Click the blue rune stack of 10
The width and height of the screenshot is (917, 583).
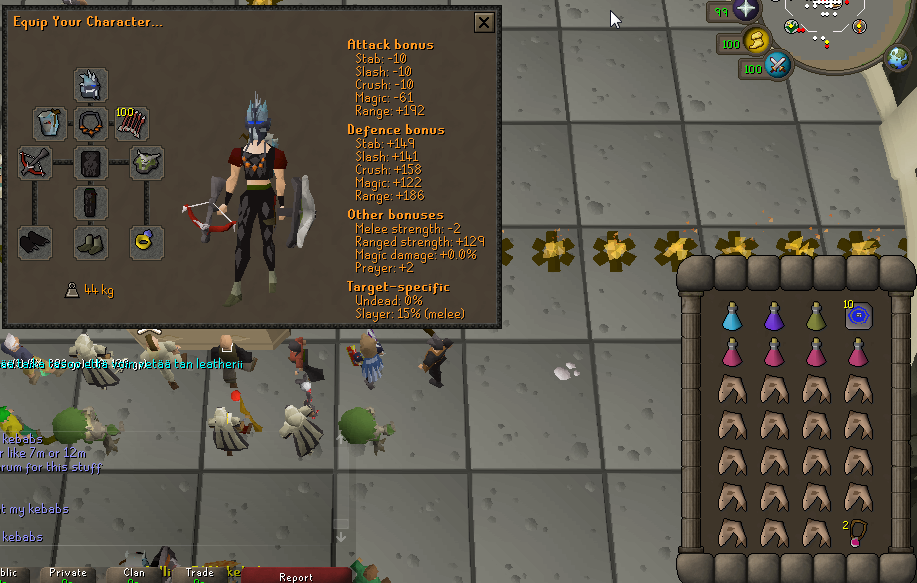[x=857, y=316]
